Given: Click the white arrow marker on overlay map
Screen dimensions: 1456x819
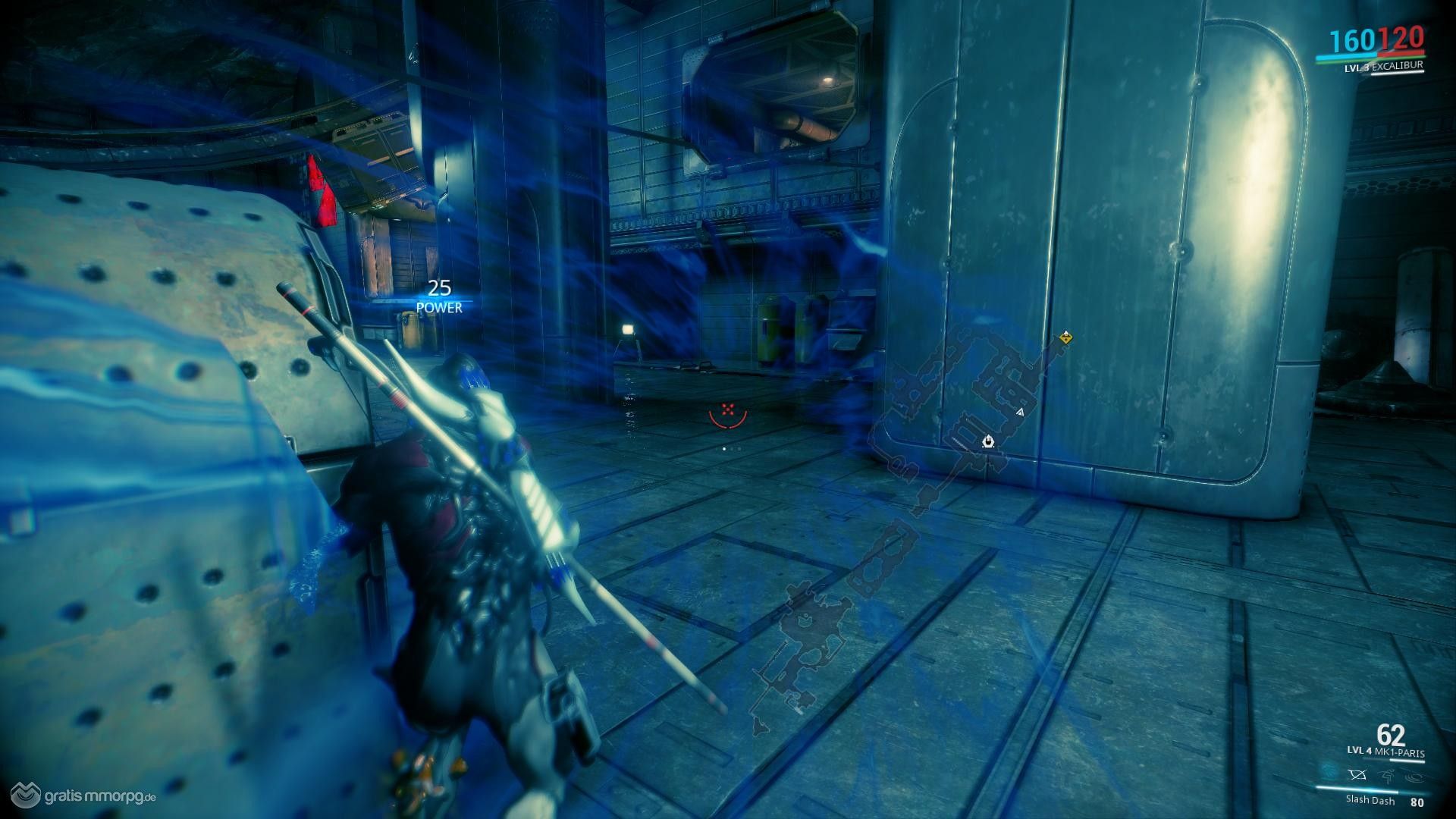Looking at the screenshot, I should point(1020,412).
